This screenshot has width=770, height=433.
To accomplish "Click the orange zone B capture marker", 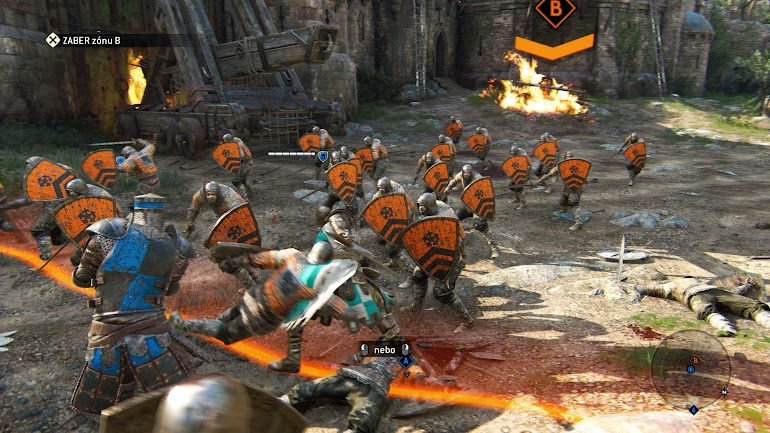I will coord(555,14).
